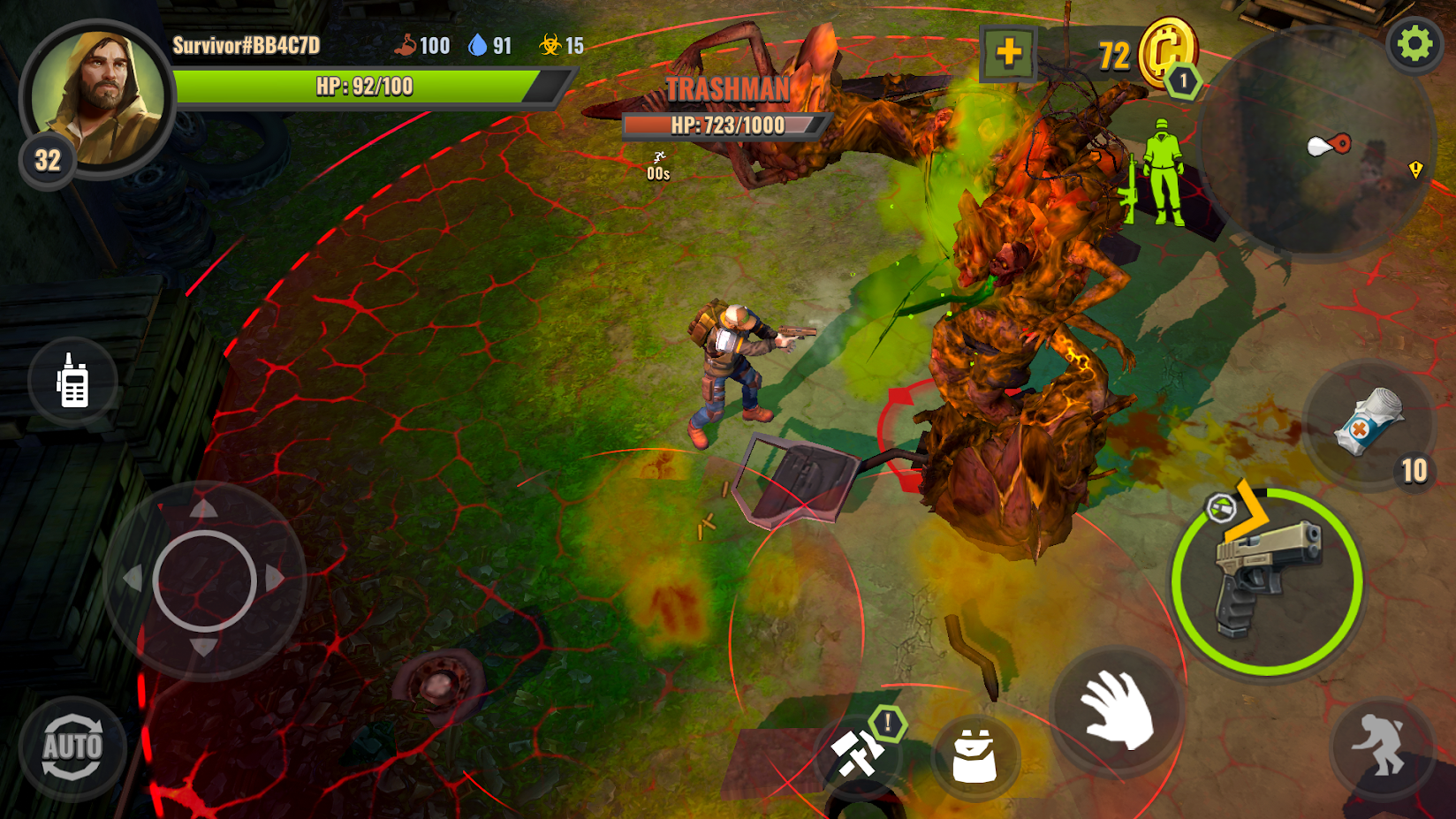Open the hammer crafting menu

[x=857, y=754]
